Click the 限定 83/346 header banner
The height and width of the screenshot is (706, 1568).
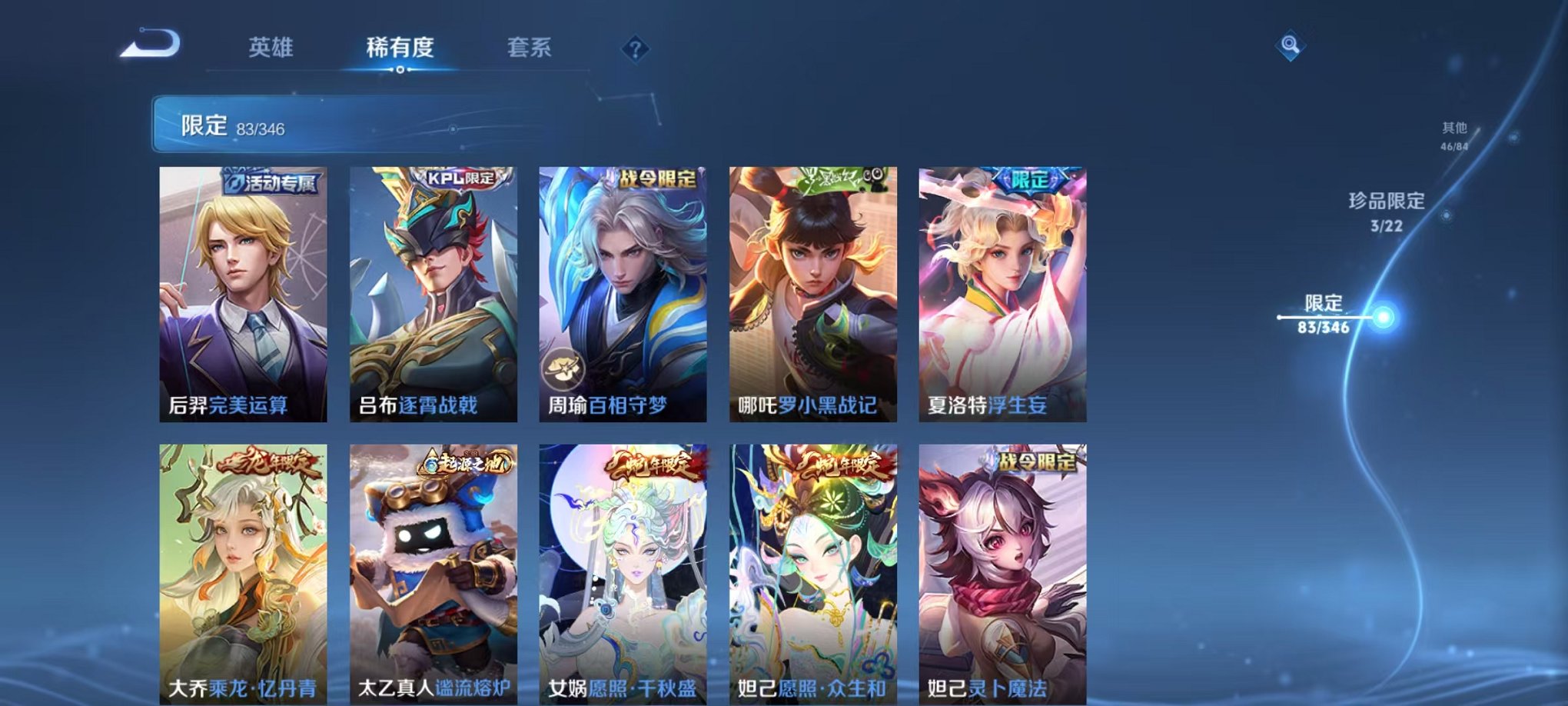tap(307, 123)
